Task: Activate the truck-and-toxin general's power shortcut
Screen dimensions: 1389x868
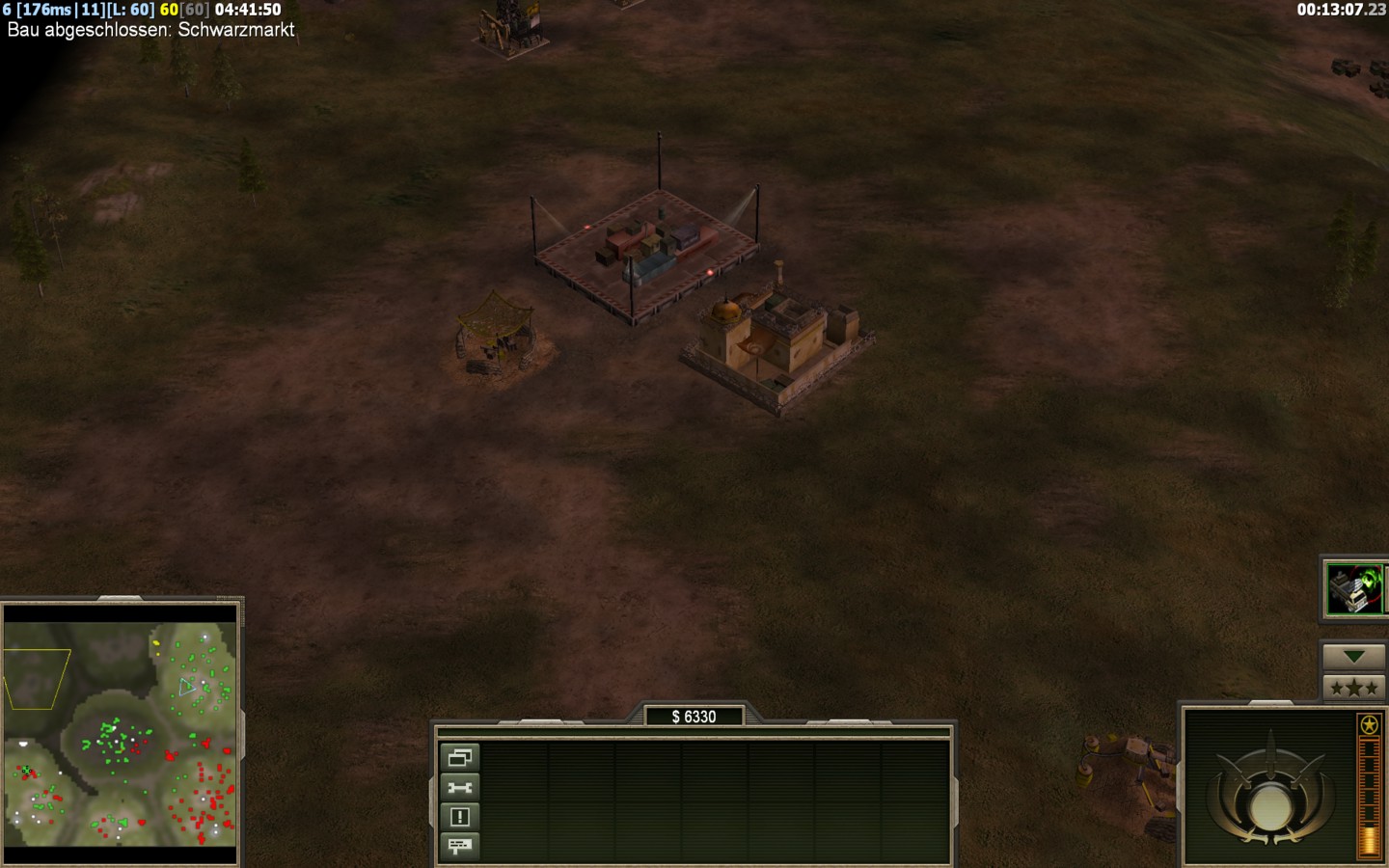Action: 1354,588
